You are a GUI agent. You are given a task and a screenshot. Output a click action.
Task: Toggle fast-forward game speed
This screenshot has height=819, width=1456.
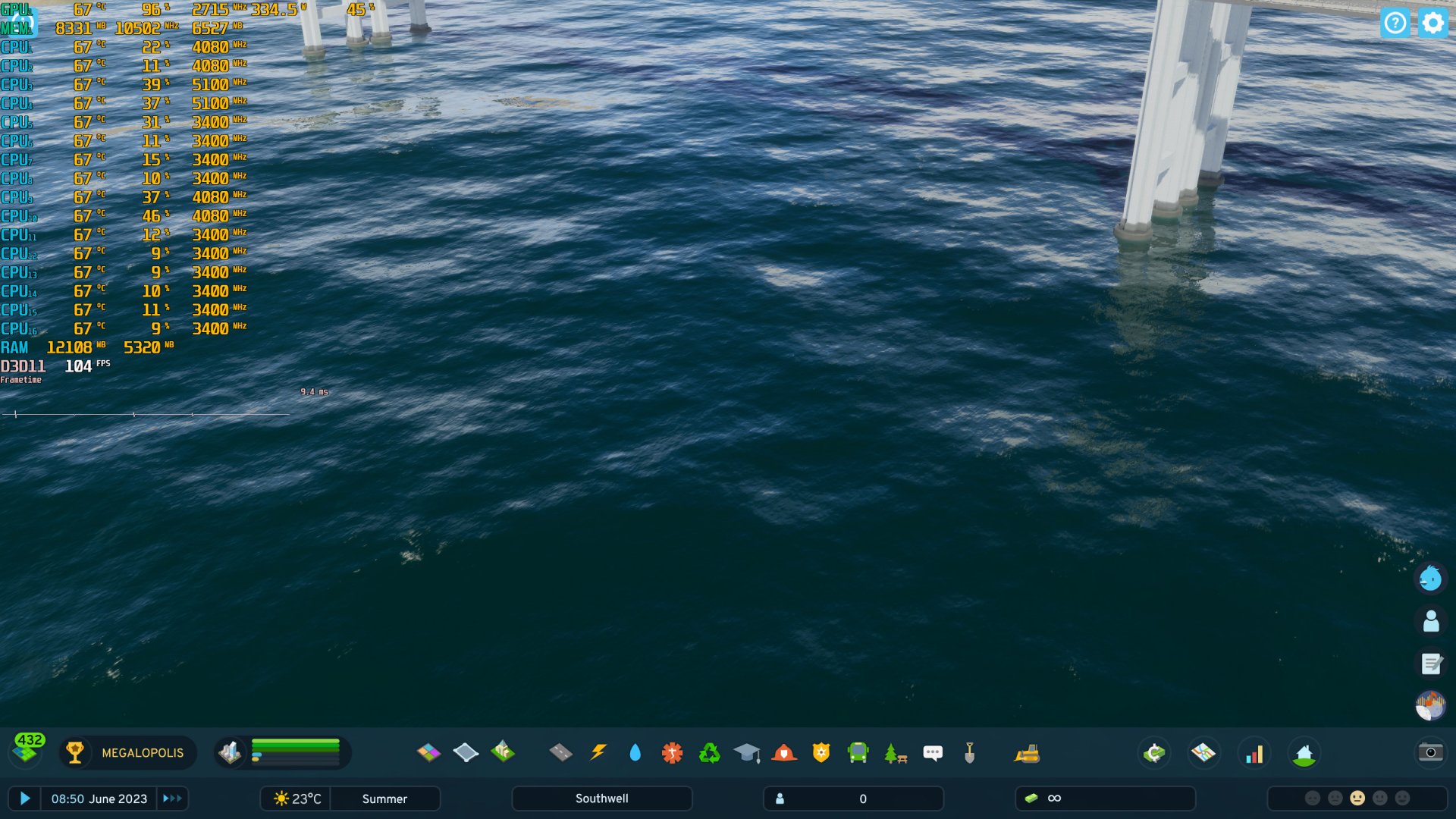click(172, 799)
